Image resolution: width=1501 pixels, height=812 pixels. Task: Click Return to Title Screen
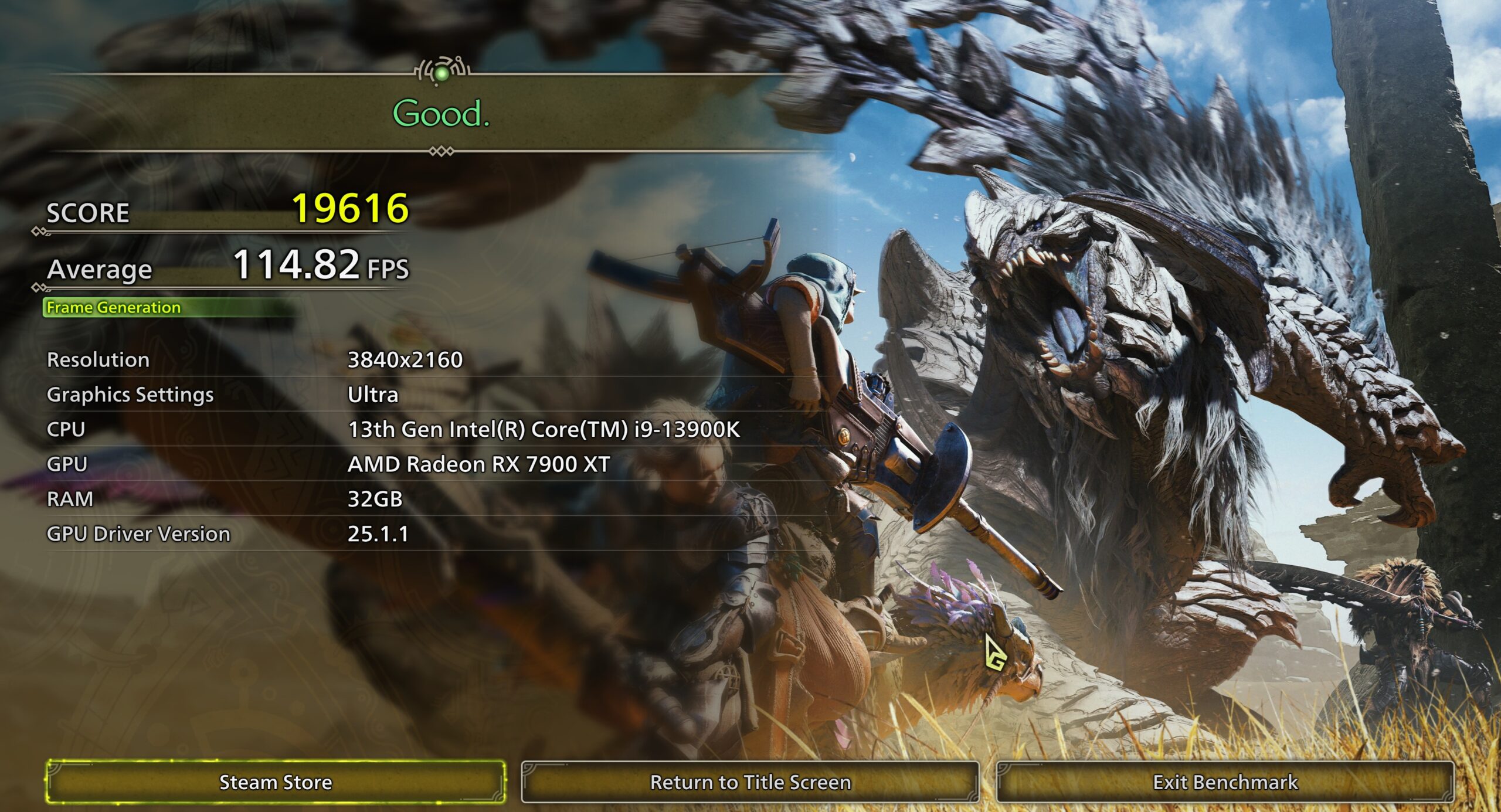tap(749, 781)
